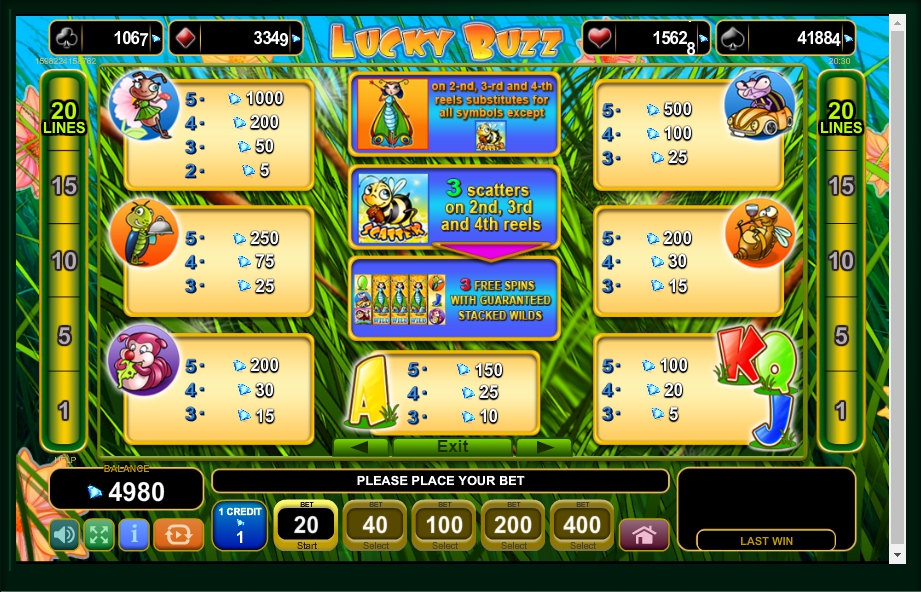Open the clubs jackpot counter

[x=106, y=39]
